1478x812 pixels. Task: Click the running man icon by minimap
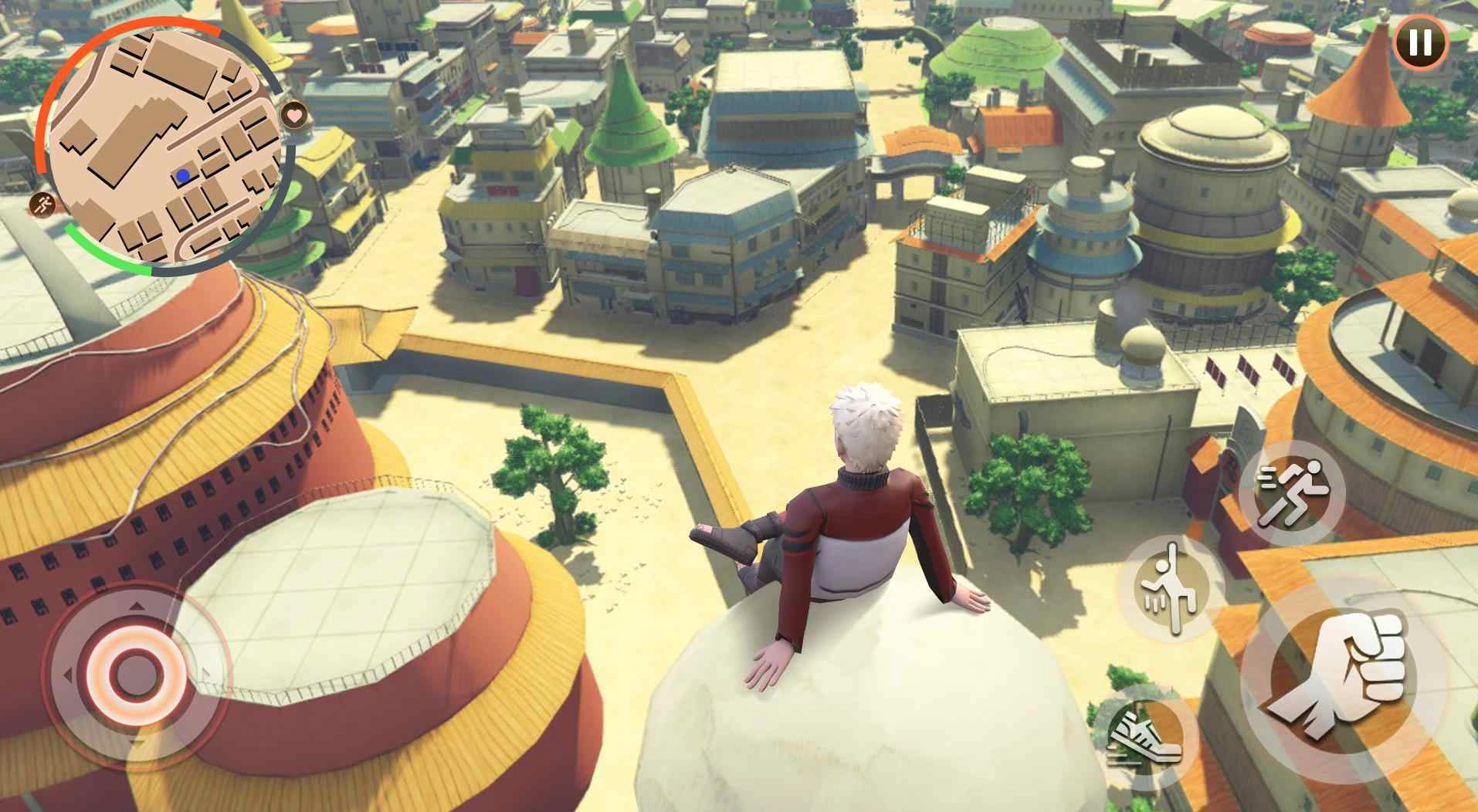click(44, 205)
